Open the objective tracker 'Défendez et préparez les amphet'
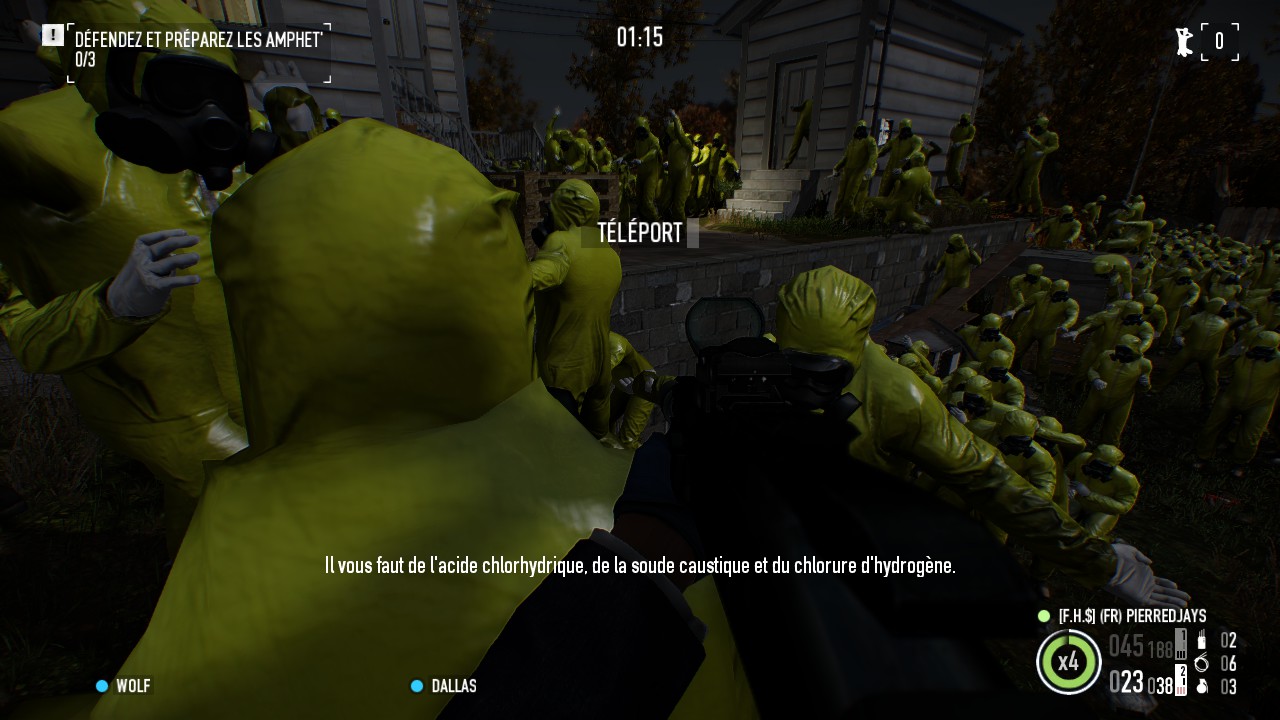 (x=198, y=40)
